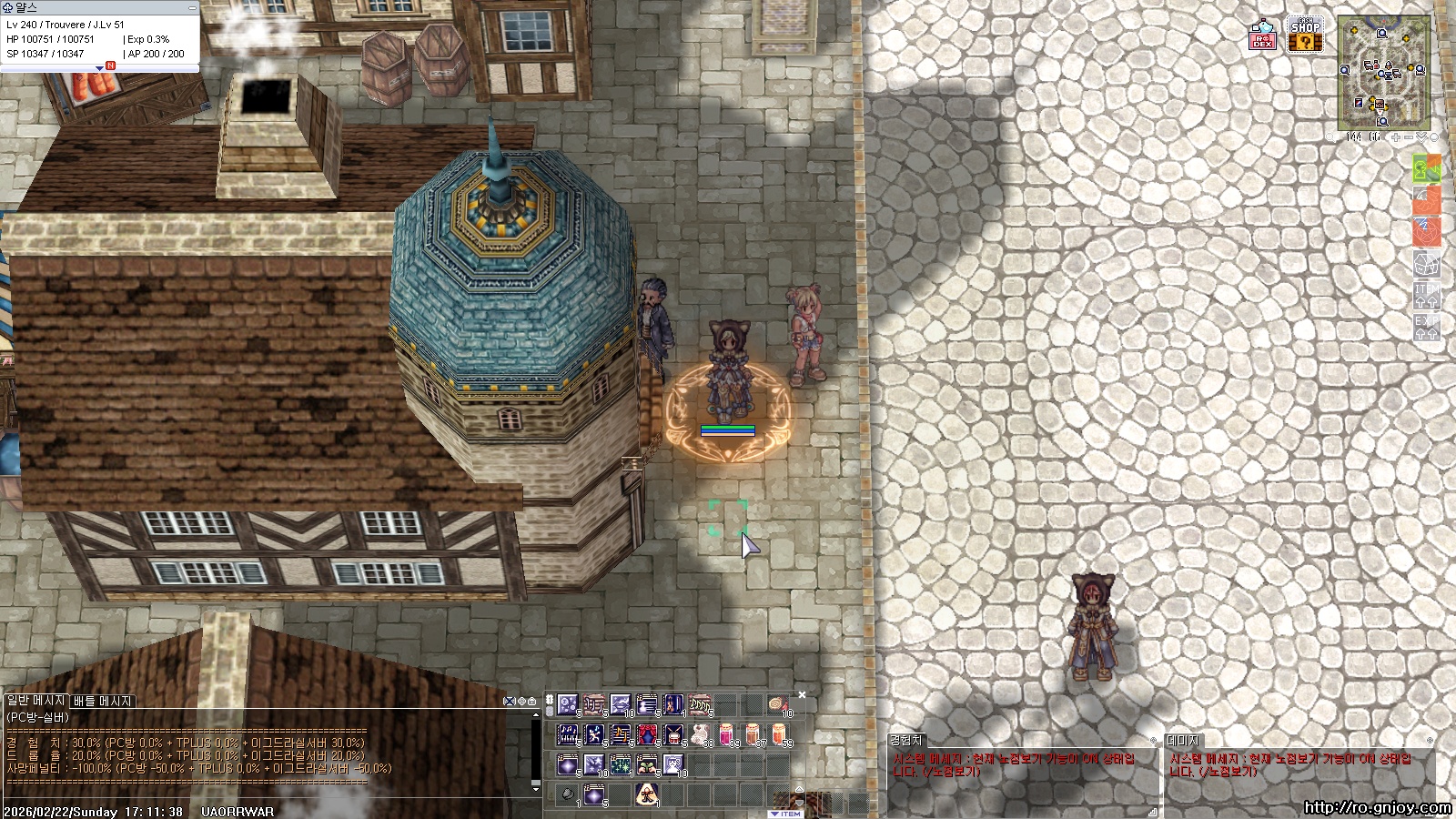The image size is (1456, 819).
Task: Open the RODEX mailbox icon
Action: coord(1262,35)
